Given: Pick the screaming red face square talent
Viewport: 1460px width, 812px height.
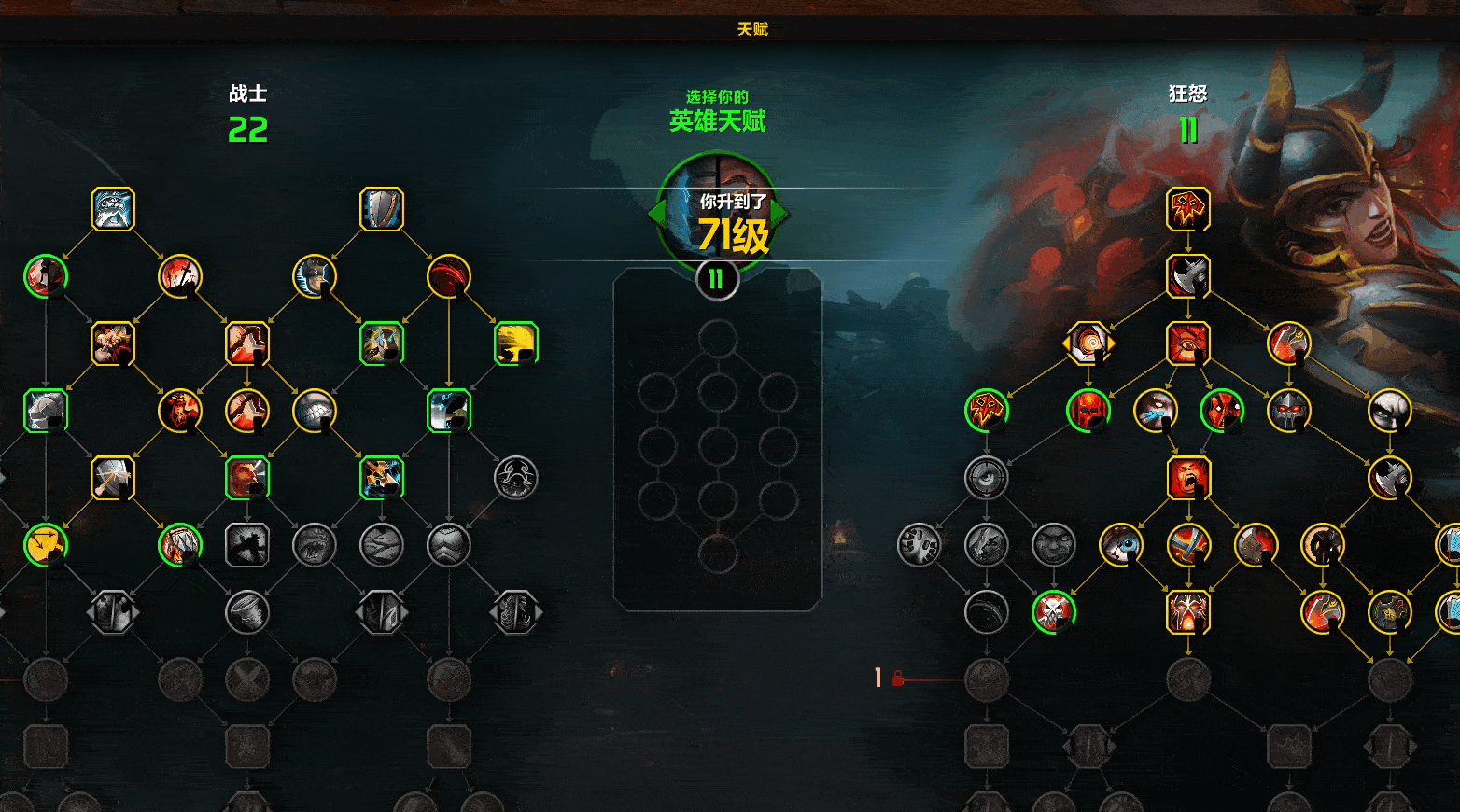Looking at the screenshot, I should click(x=1188, y=478).
